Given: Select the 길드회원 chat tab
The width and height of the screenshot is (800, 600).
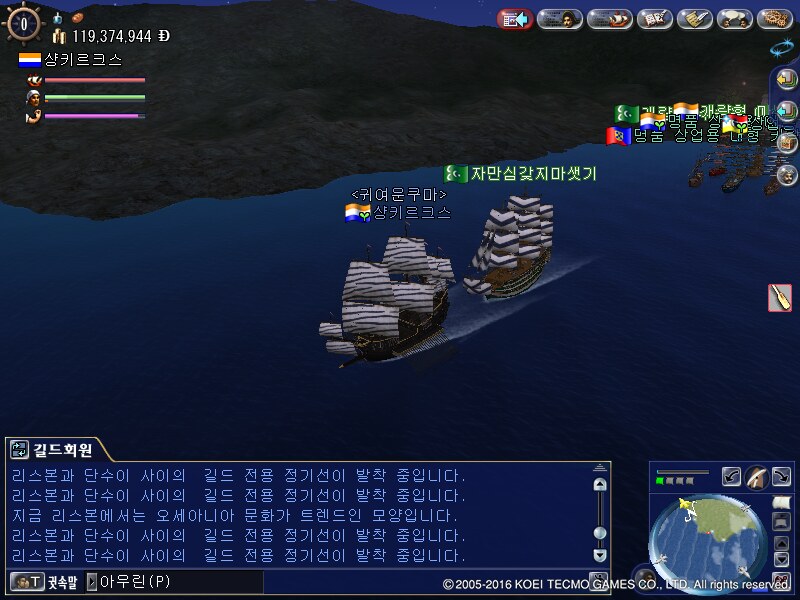Looking at the screenshot, I should point(62,450).
